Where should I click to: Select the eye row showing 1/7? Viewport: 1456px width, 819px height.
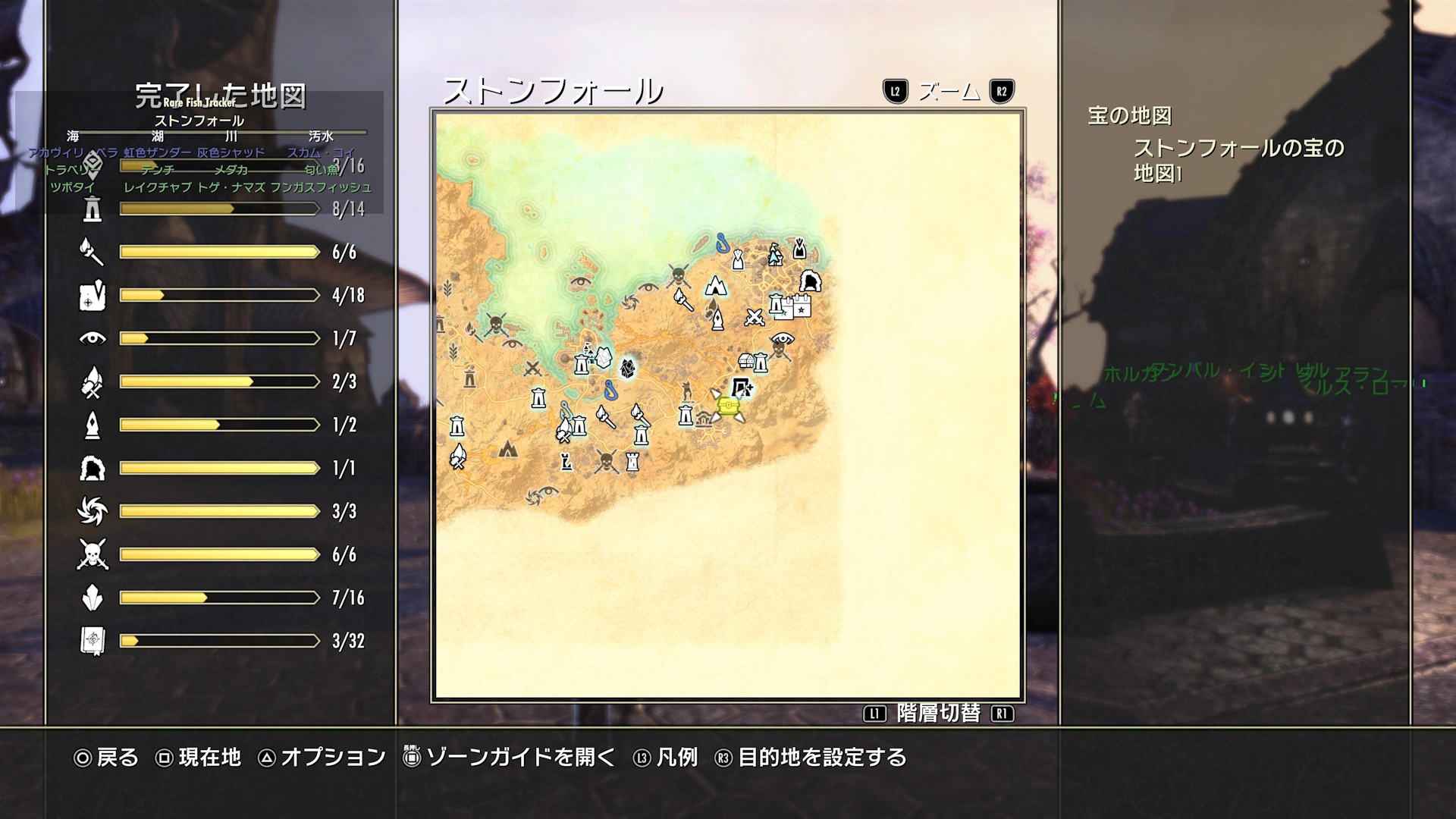pos(220,338)
